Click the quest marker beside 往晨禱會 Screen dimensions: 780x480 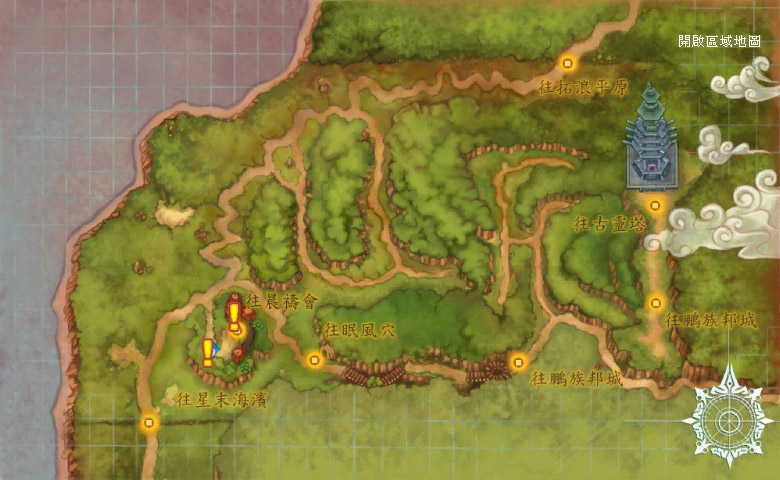click(234, 316)
